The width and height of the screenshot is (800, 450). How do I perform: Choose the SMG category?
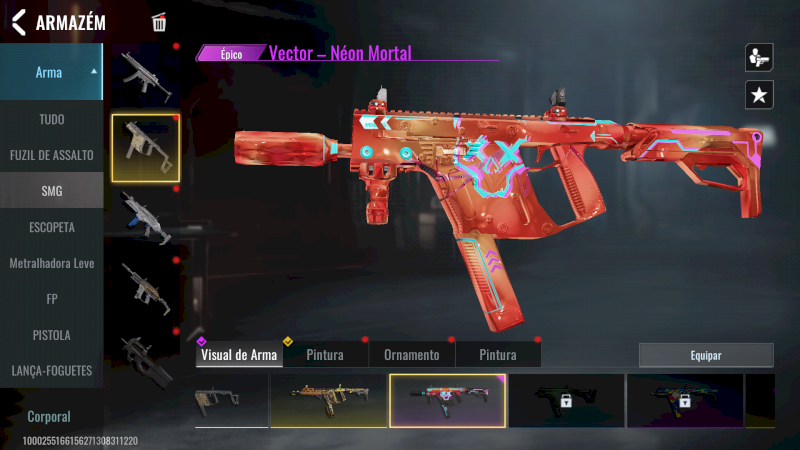(51, 190)
